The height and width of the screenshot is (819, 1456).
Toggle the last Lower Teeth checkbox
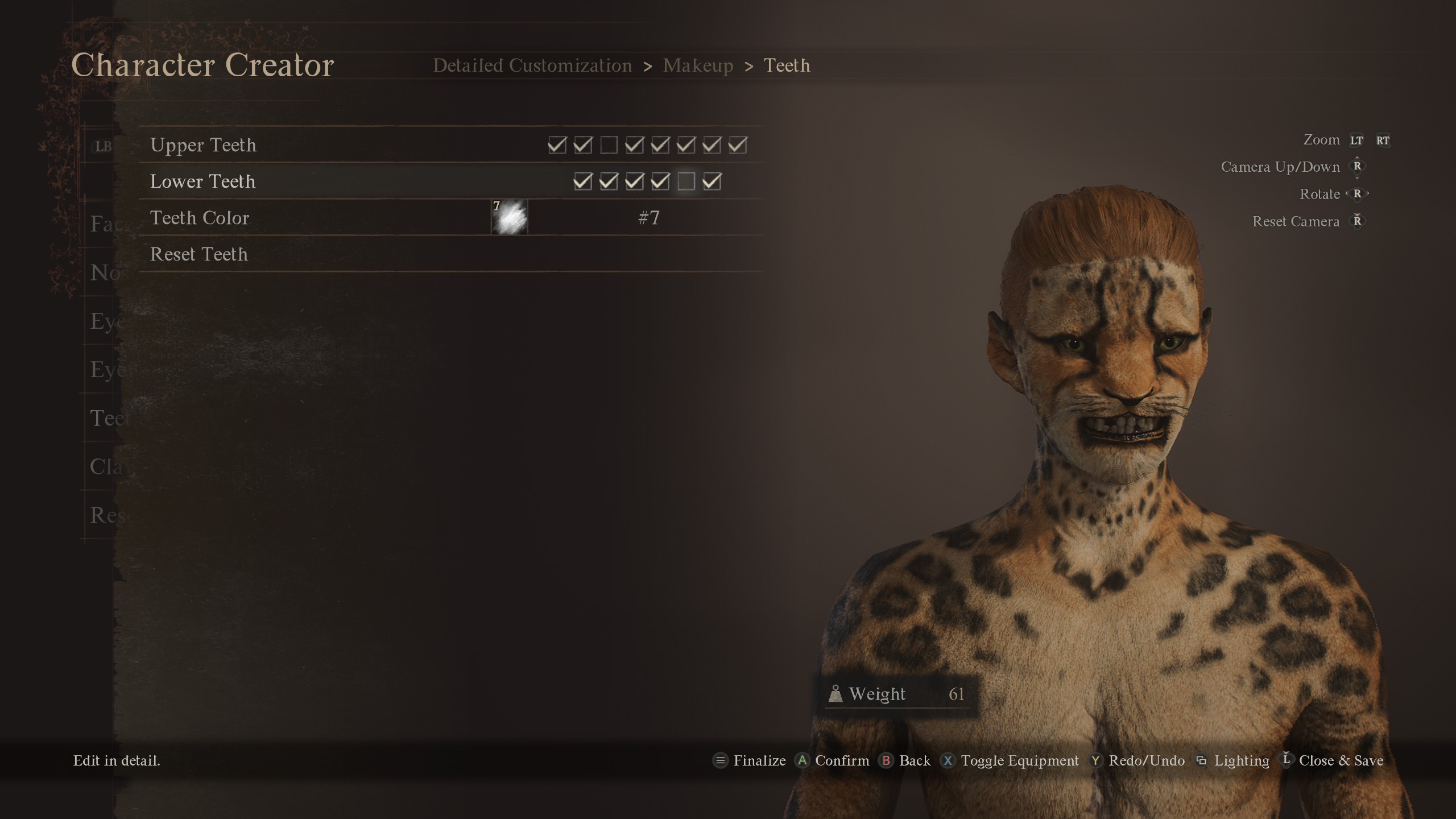coord(712,182)
